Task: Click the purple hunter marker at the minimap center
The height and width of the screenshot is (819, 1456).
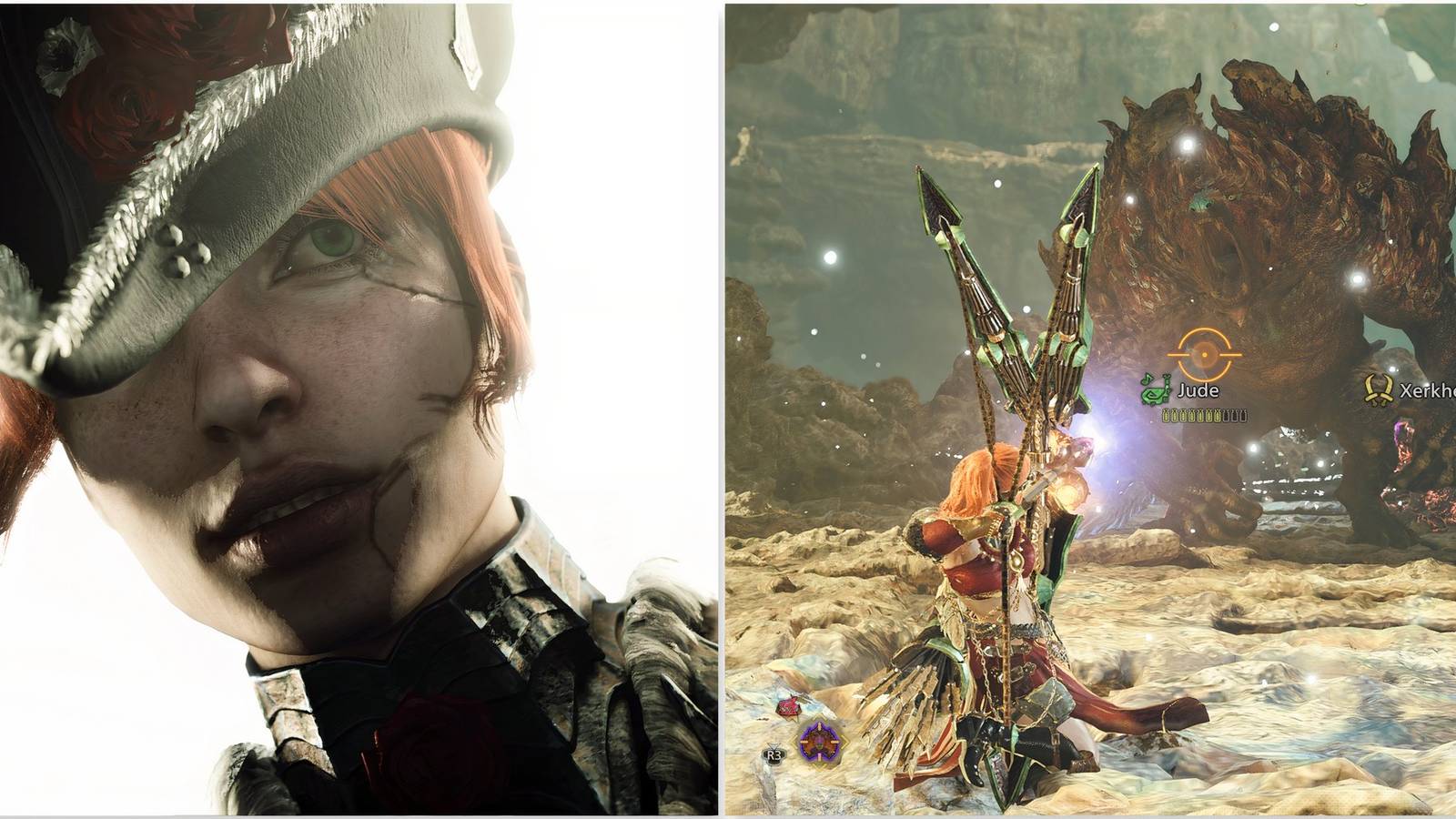Action: 820,740
